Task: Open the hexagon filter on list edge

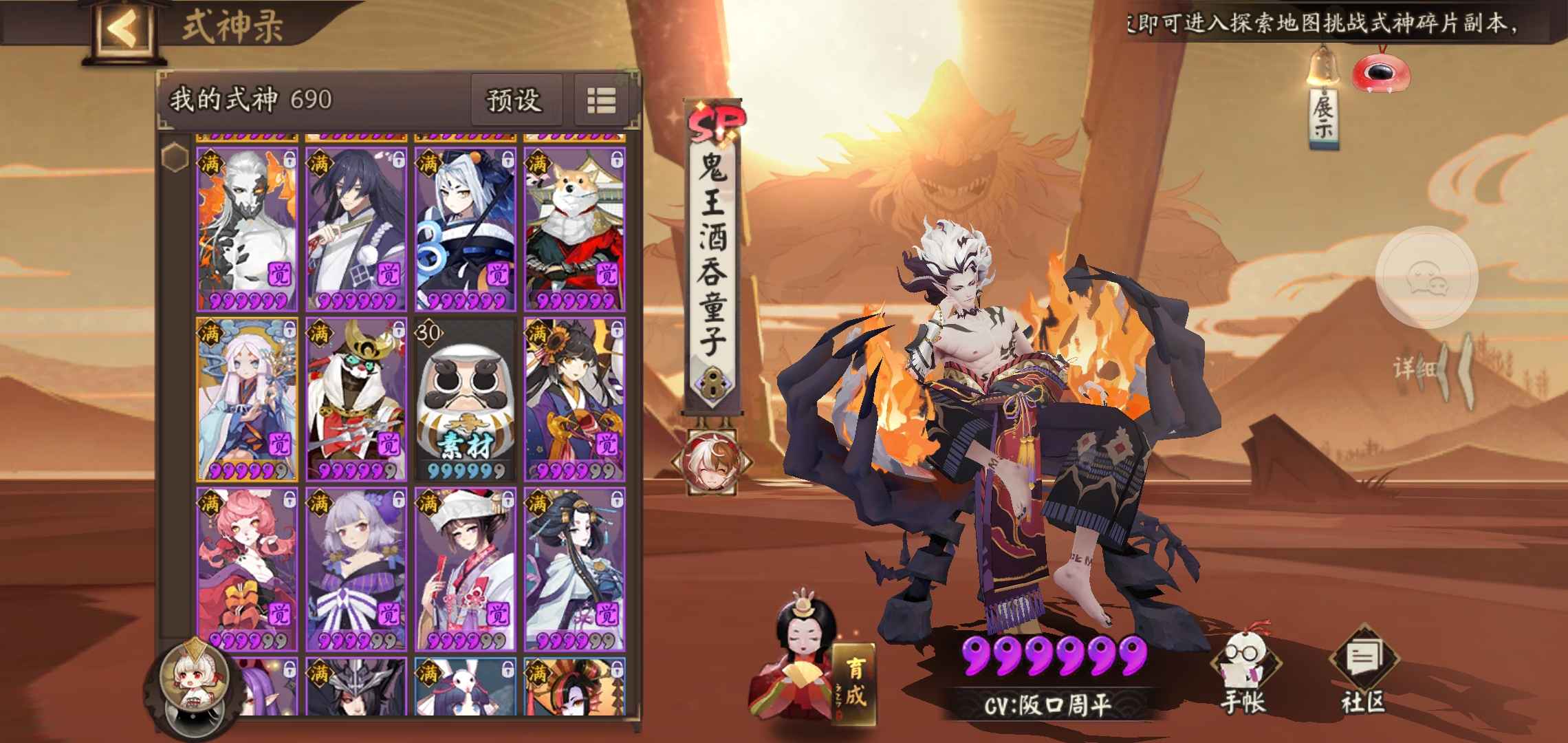Action: coord(175,157)
